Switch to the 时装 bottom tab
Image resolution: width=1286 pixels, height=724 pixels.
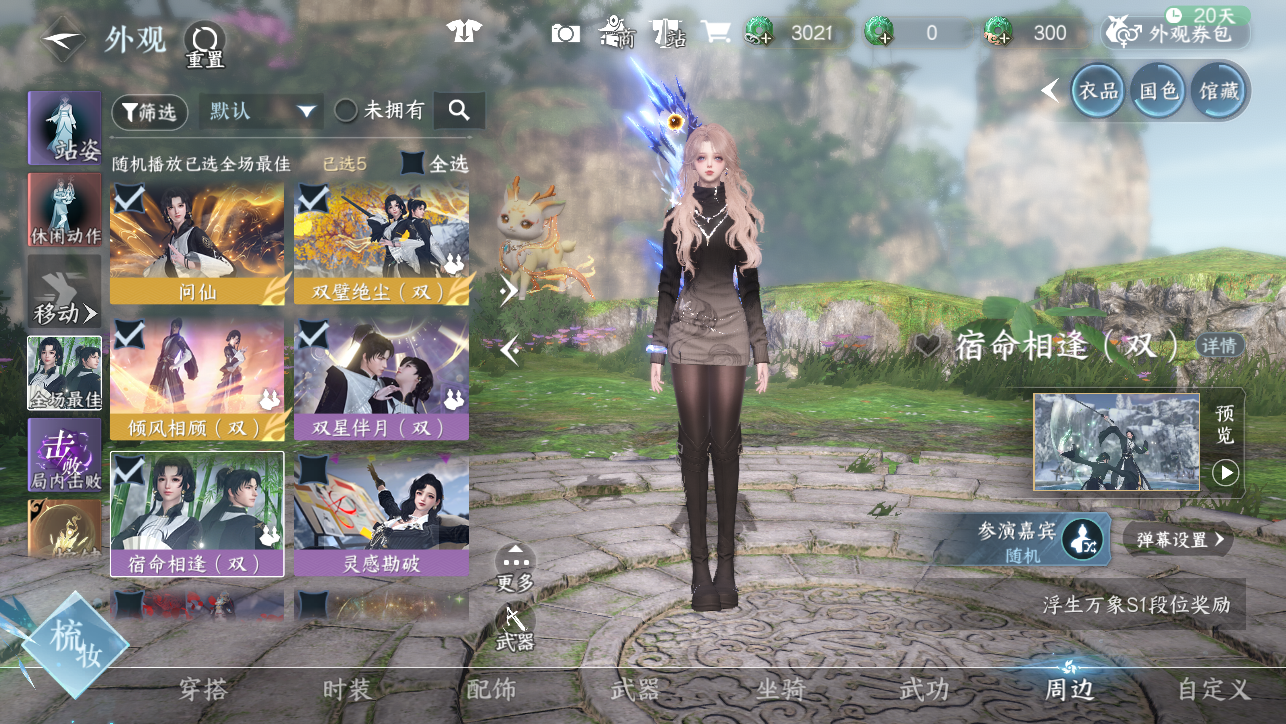point(347,689)
